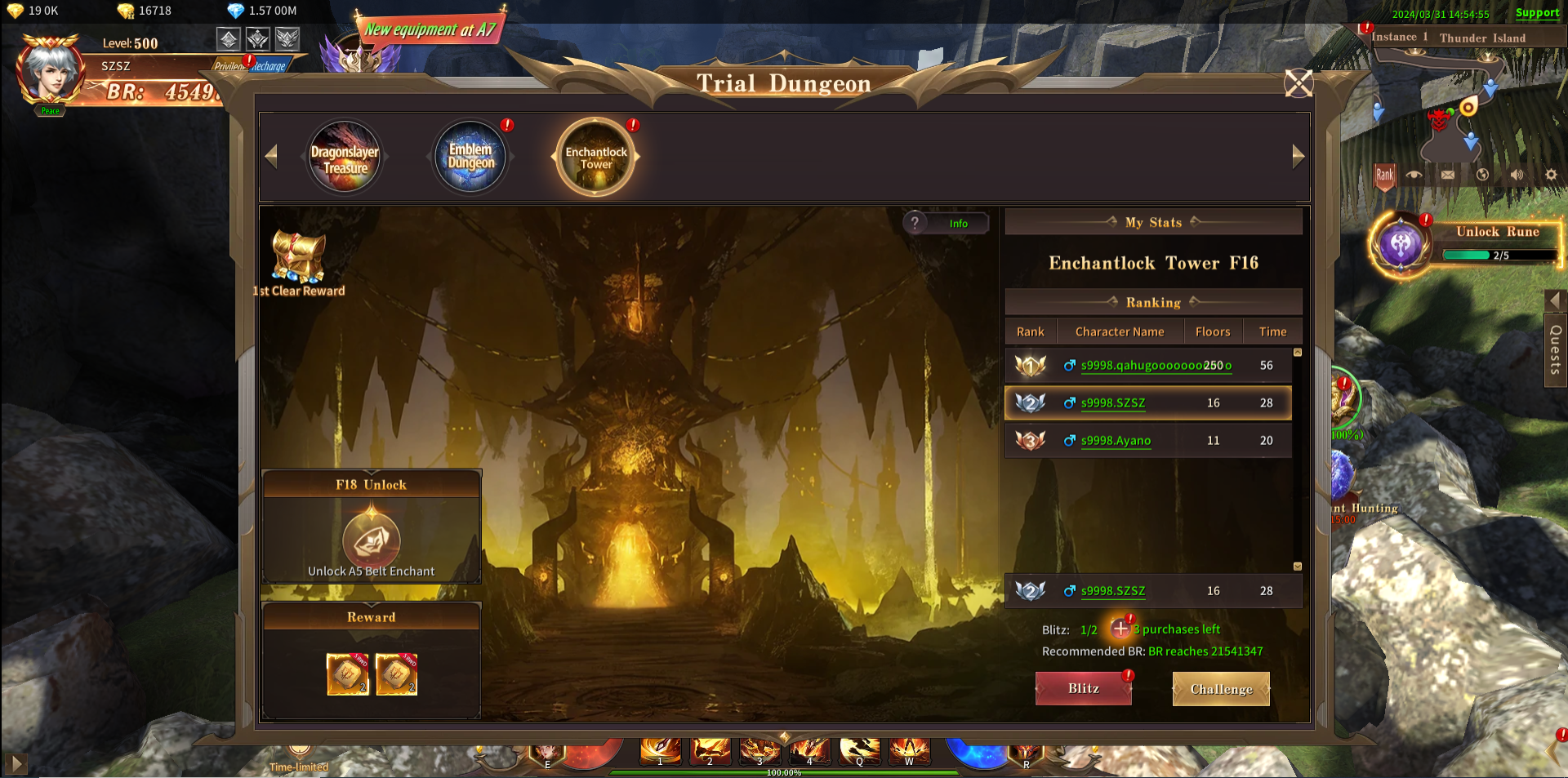1568x778 pixels.
Task: Switch to the Emblem Dungeon
Action: click(470, 157)
